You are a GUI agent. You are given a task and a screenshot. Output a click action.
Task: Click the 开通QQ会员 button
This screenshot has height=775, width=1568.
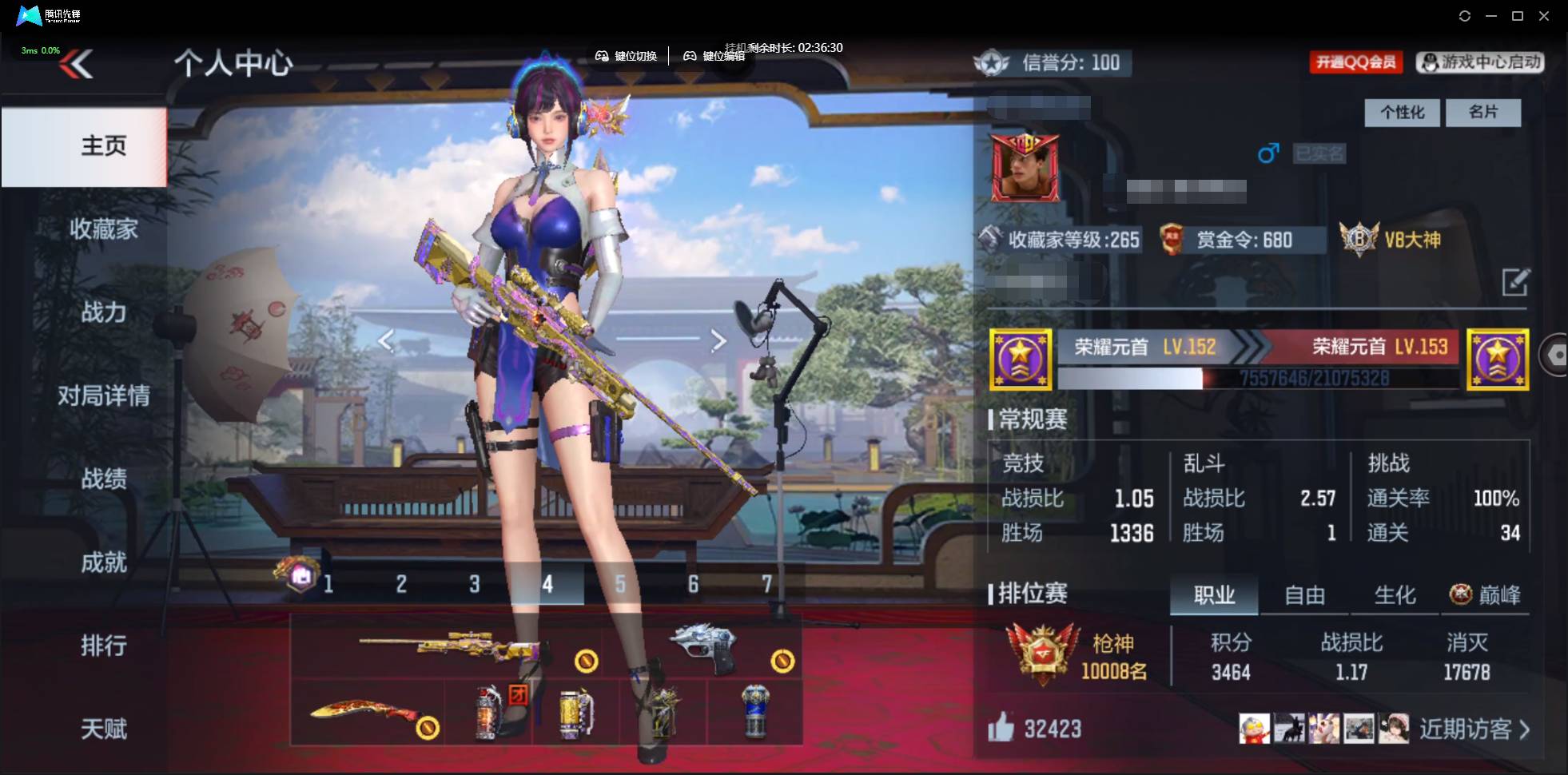click(x=1357, y=62)
